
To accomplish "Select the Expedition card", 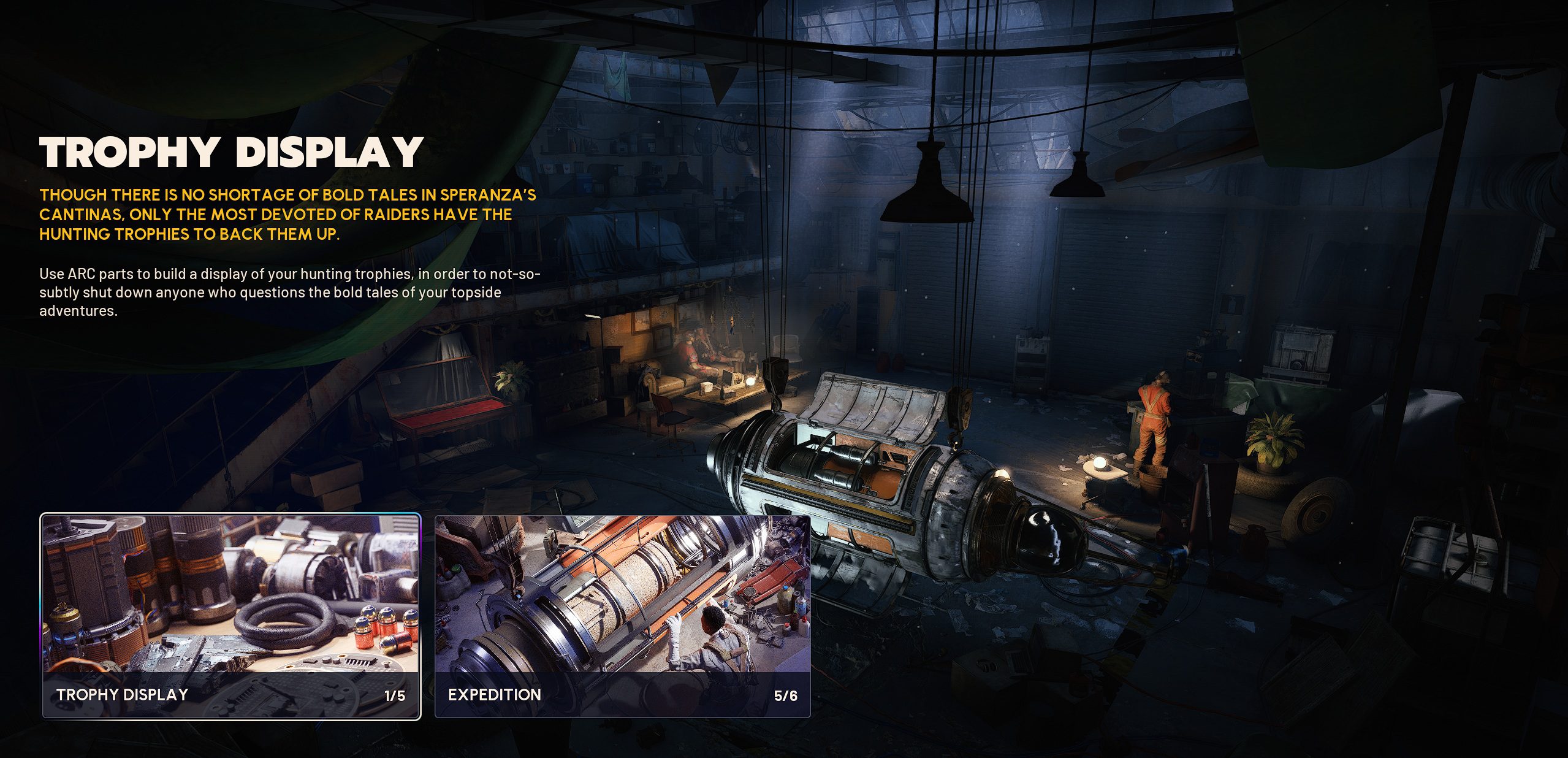I will coord(622,613).
